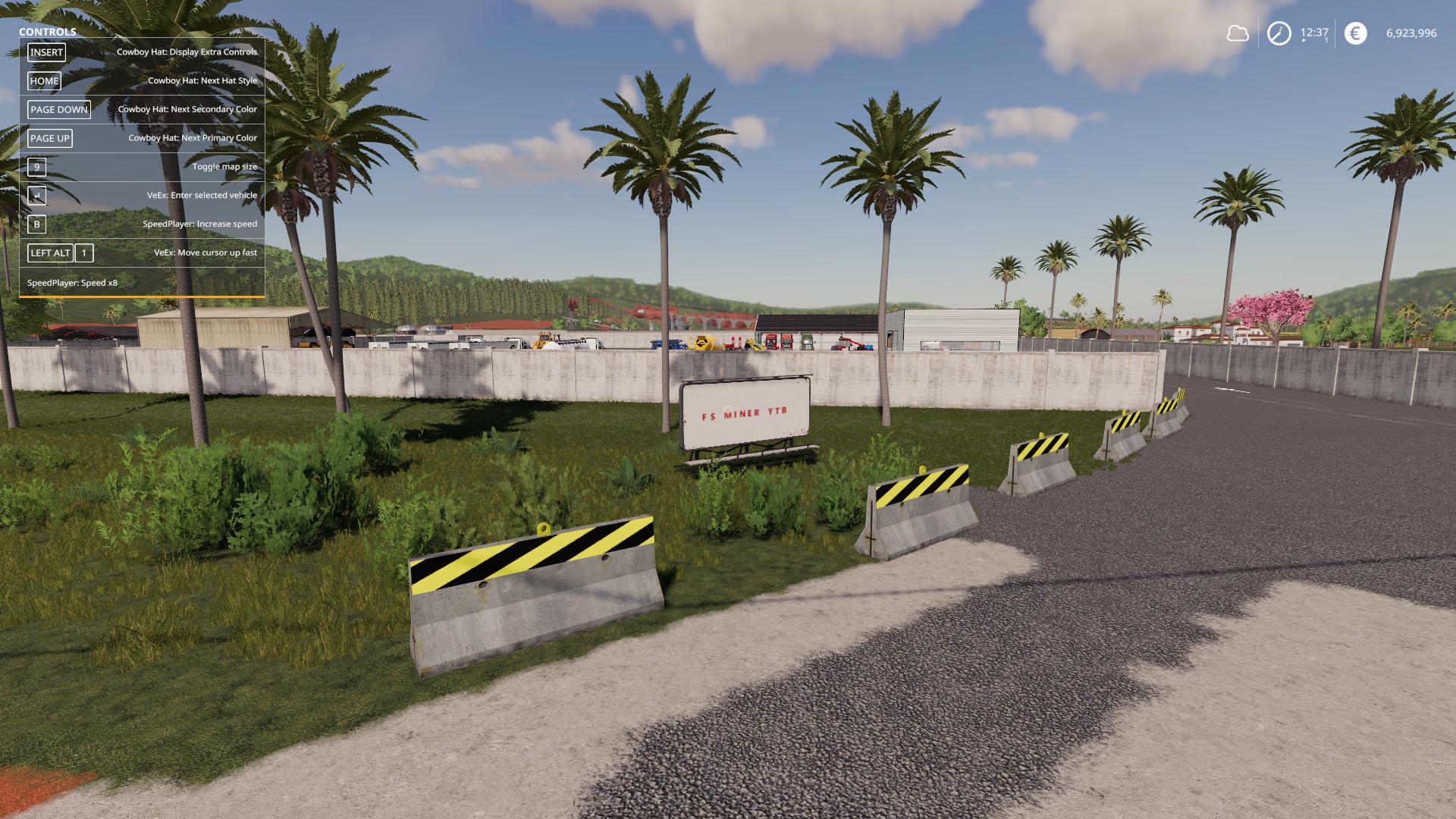Click the weather cloud icon in the HUD

[1238, 33]
